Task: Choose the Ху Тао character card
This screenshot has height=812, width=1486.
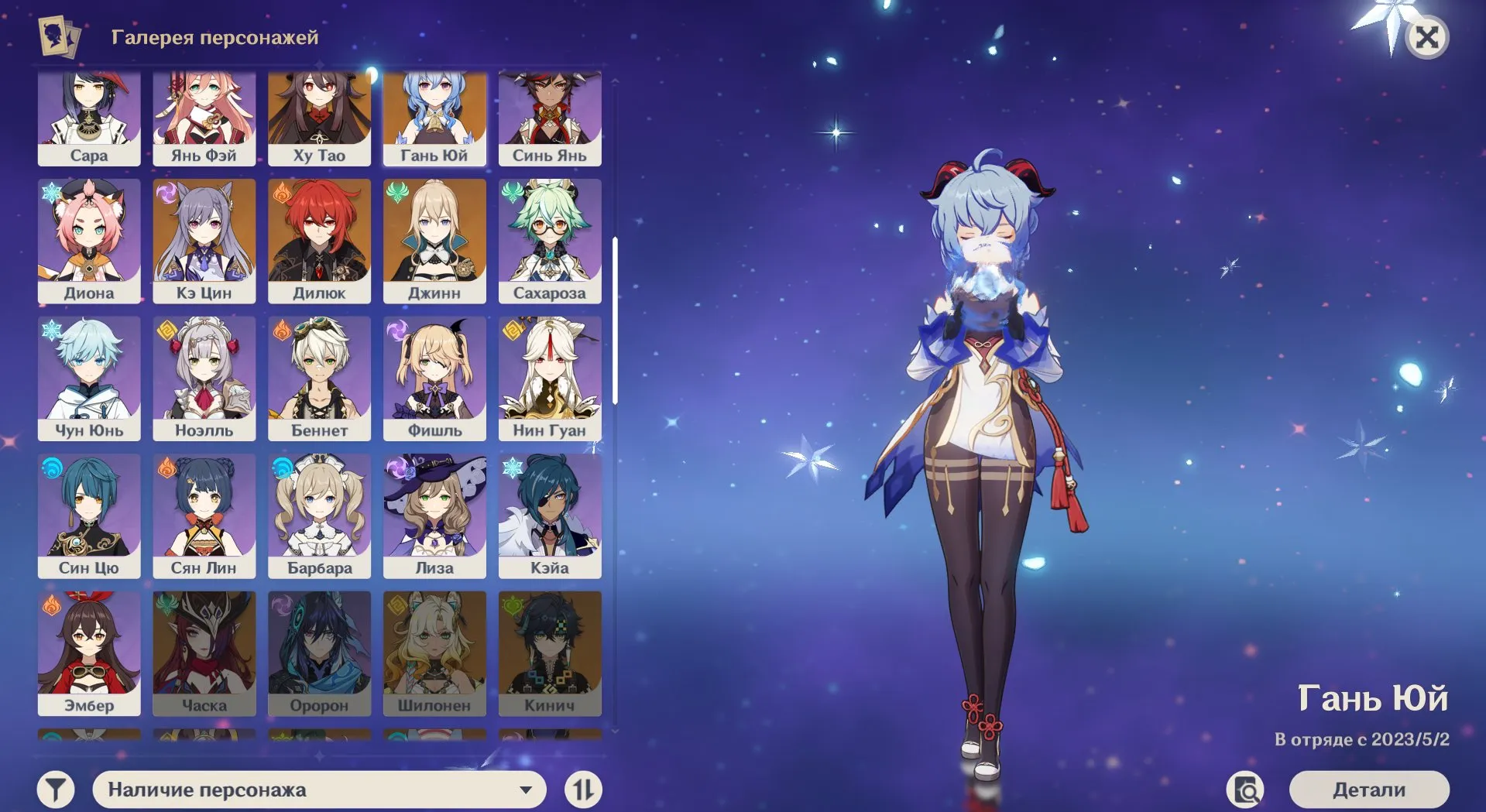Action: (319, 118)
